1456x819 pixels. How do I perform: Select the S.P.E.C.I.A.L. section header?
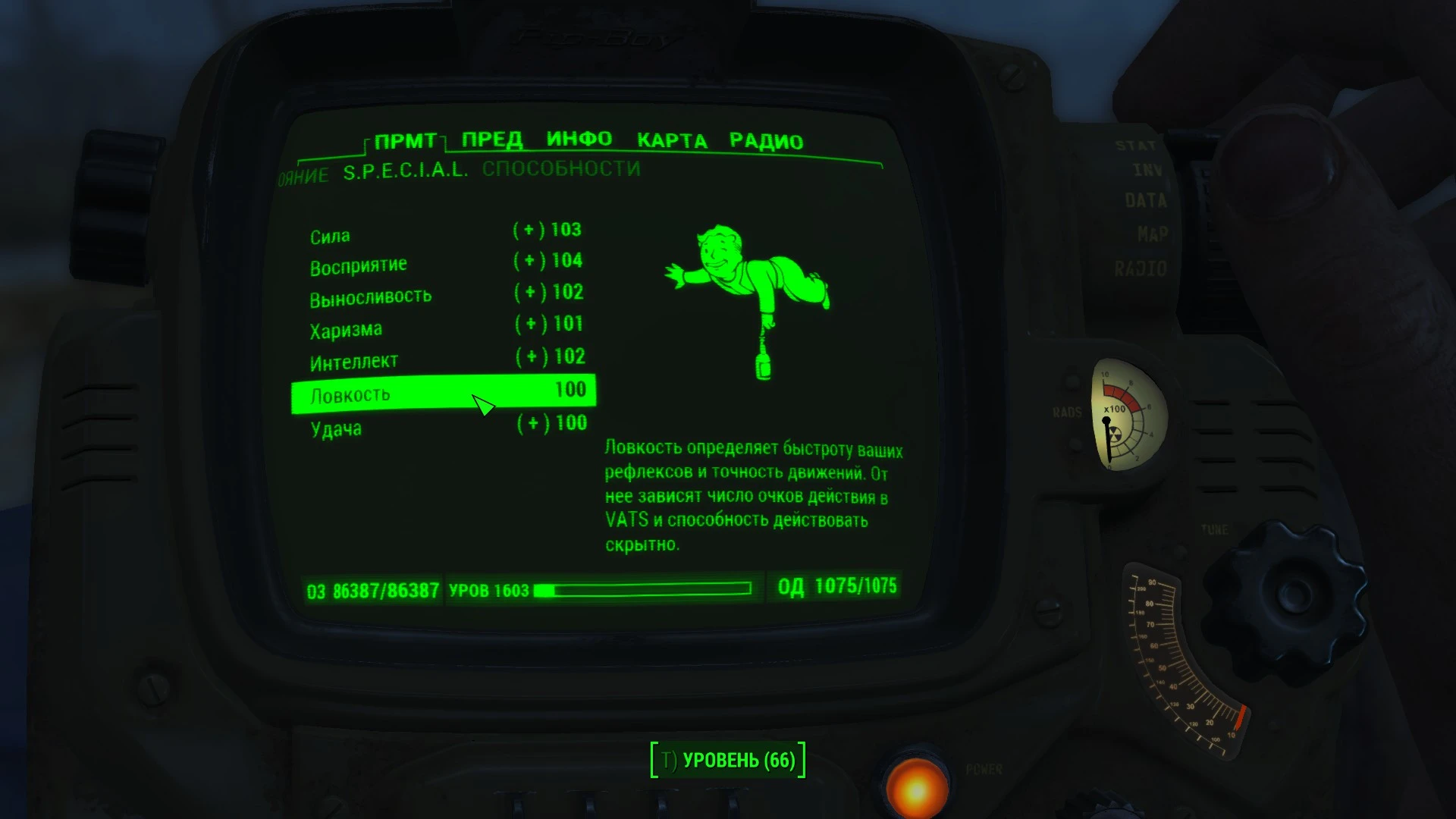(x=406, y=171)
